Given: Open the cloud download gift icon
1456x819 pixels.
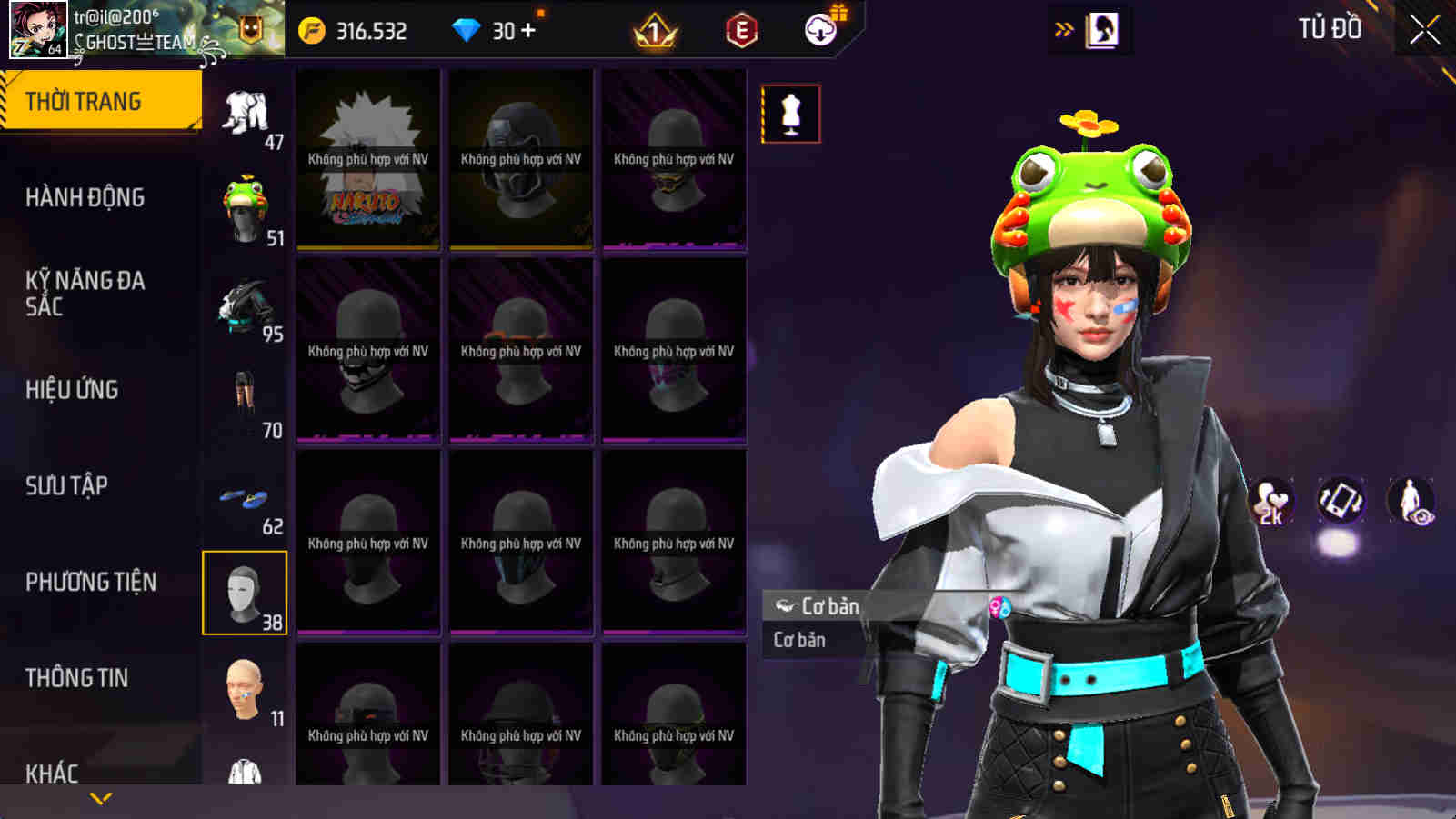Looking at the screenshot, I should tap(819, 30).
